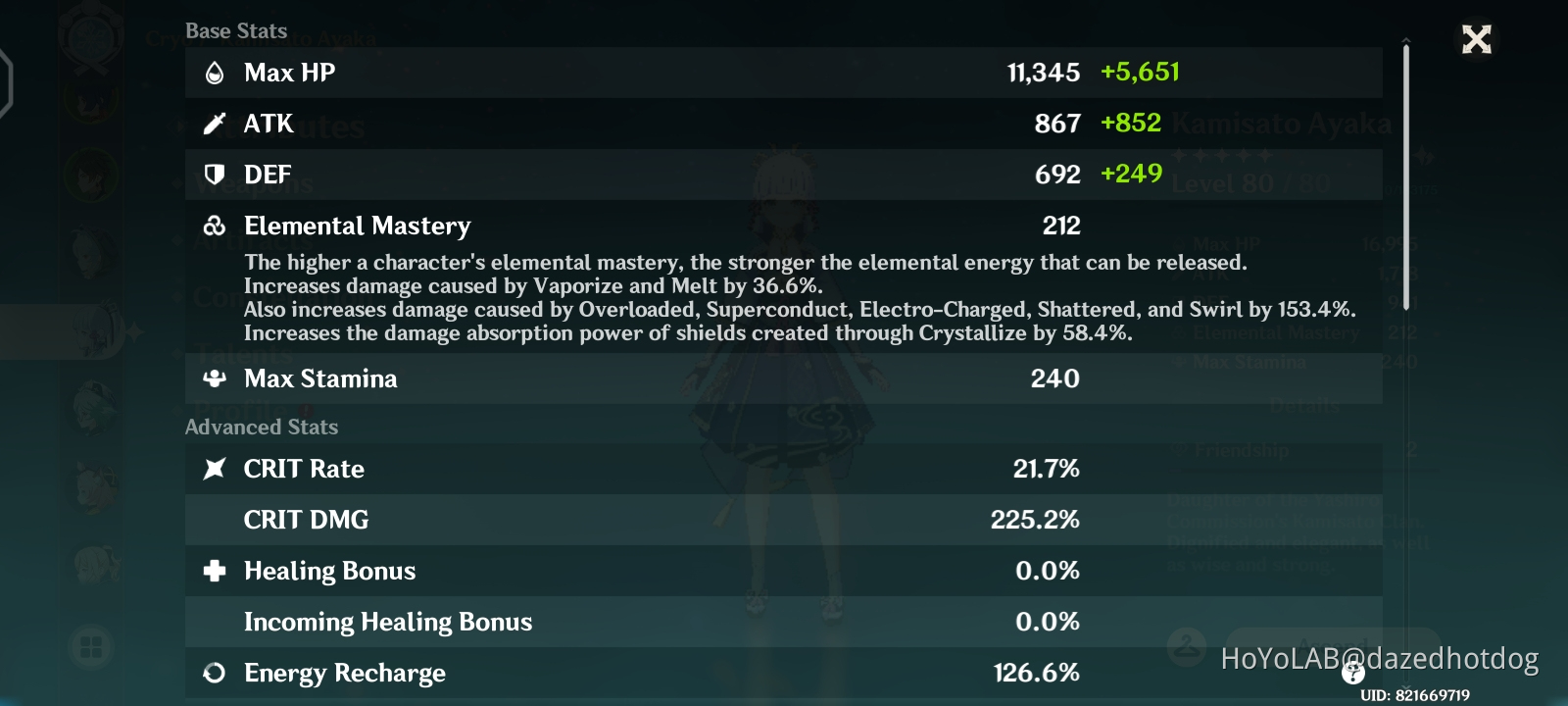
Task: Open the party setup grid icon in sidebar
Action: pyautogui.click(x=93, y=647)
